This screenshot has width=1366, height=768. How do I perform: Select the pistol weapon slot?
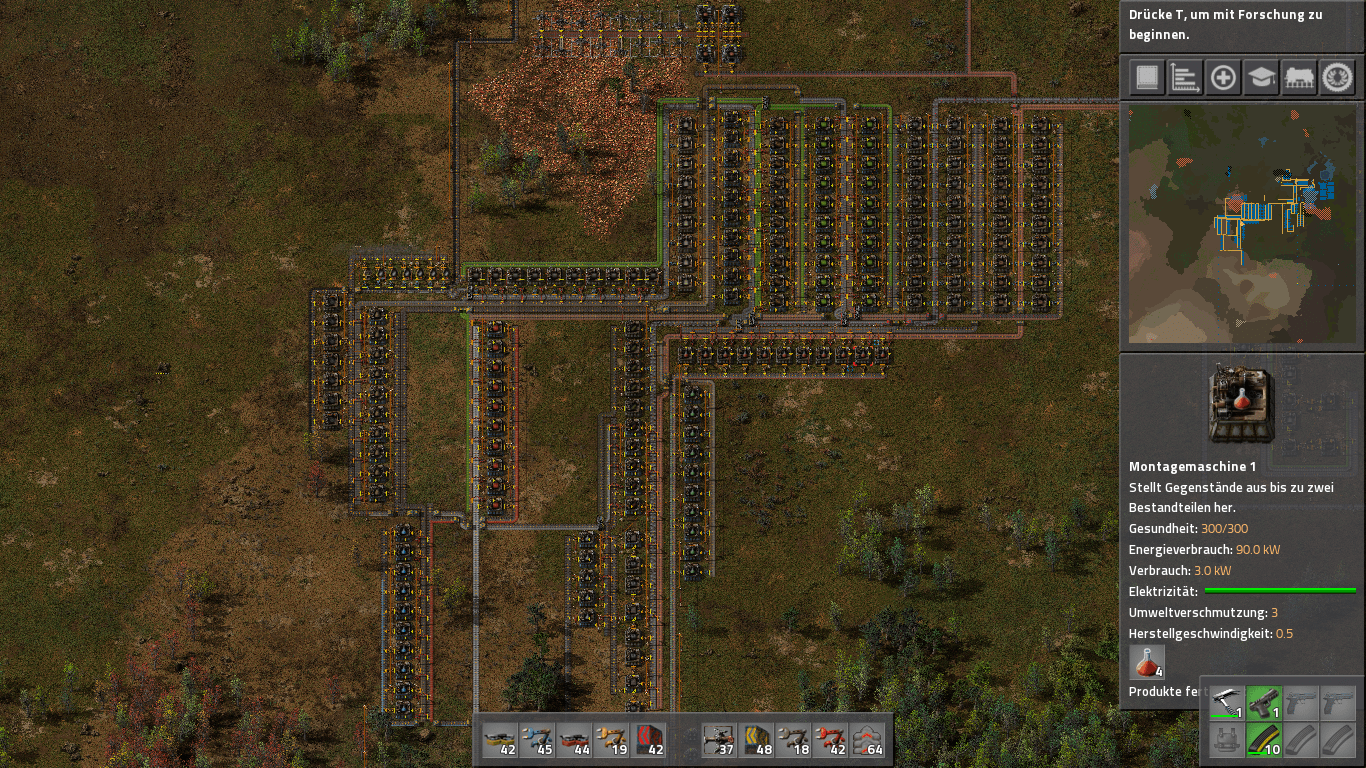click(x=1264, y=702)
